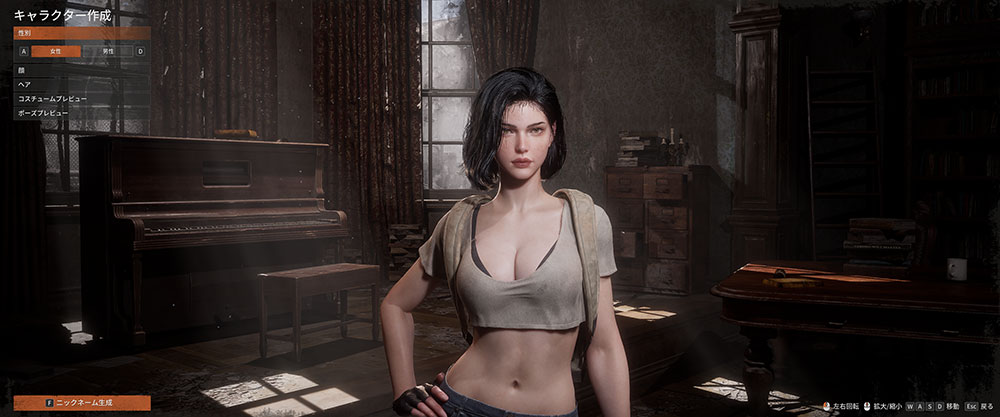Choose the 男性 (male) gender option
Screen dimensions: 1000x417
coord(108,51)
